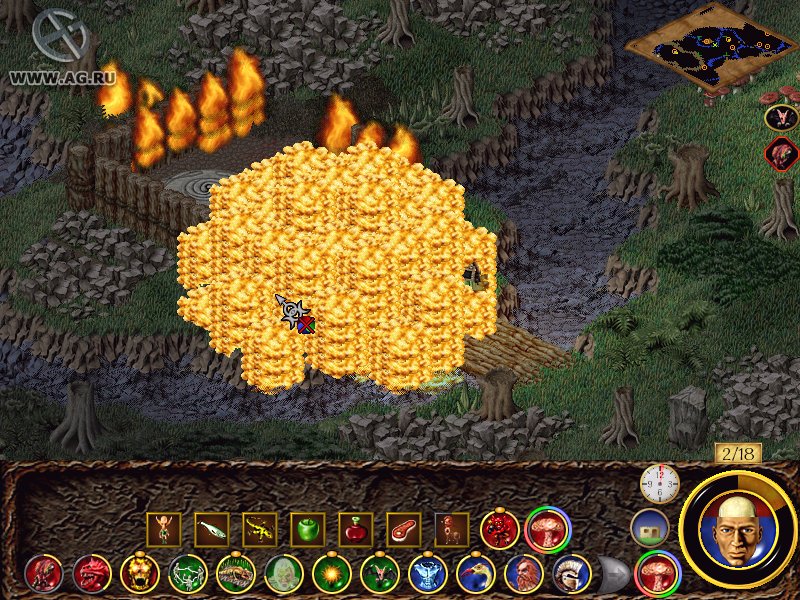Select the fairy item slot

point(164,529)
